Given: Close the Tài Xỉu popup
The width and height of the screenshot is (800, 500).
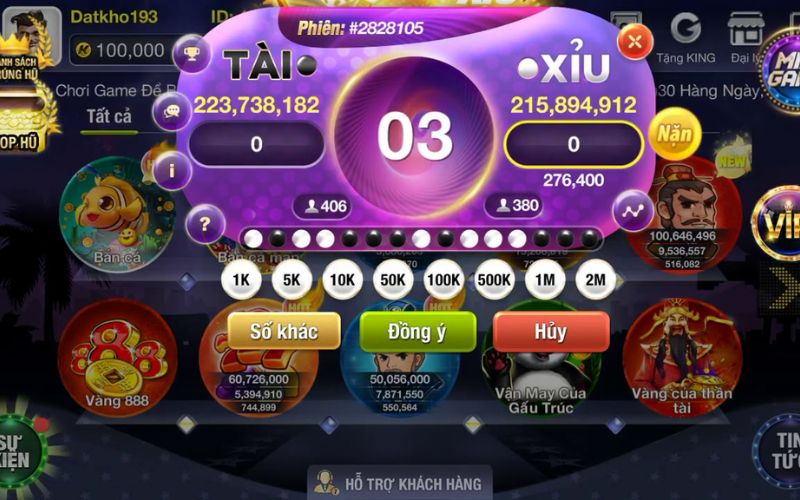Looking at the screenshot, I should [635, 42].
